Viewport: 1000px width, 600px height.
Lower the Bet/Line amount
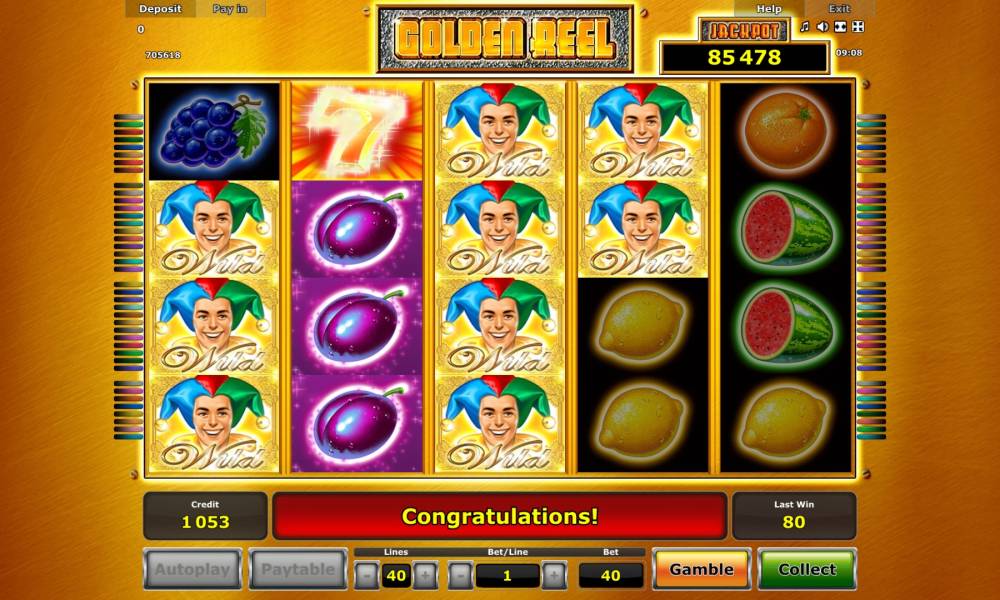point(460,575)
